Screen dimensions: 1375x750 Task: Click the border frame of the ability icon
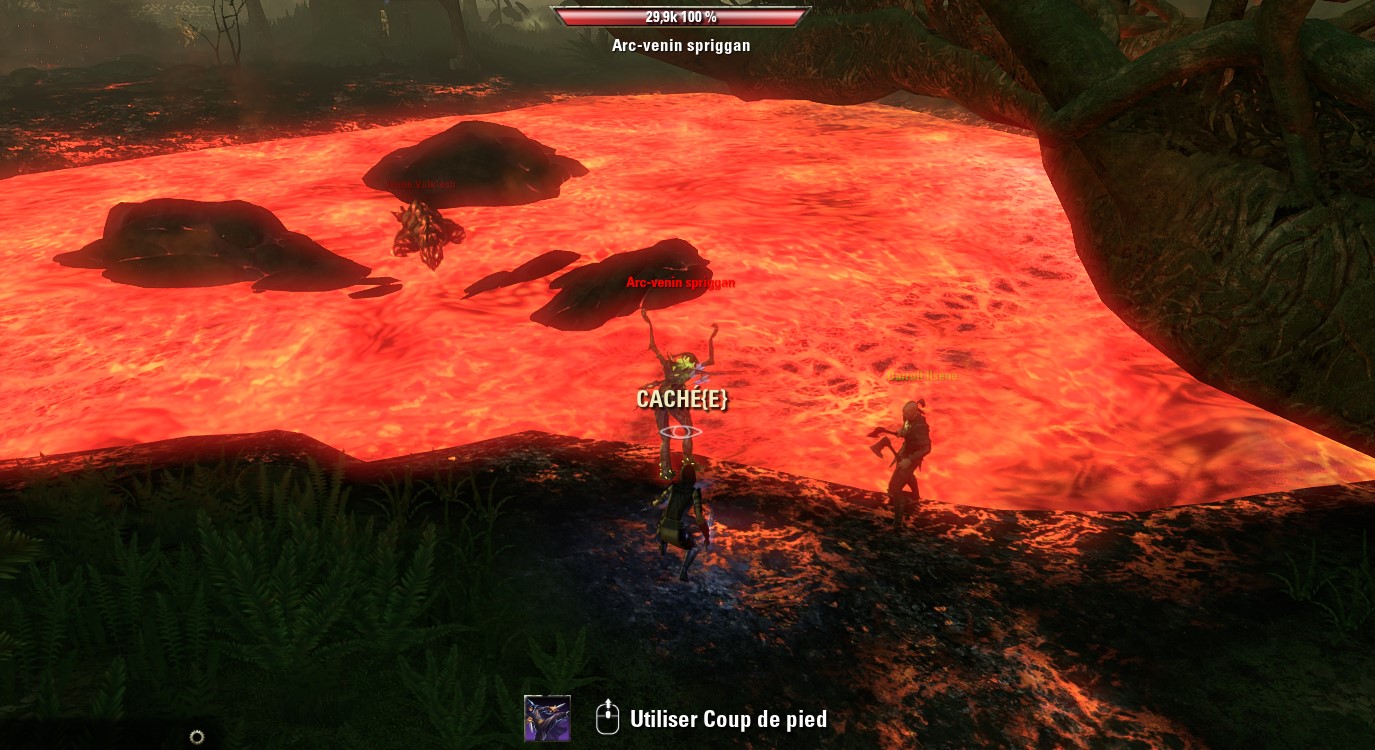[547, 699]
